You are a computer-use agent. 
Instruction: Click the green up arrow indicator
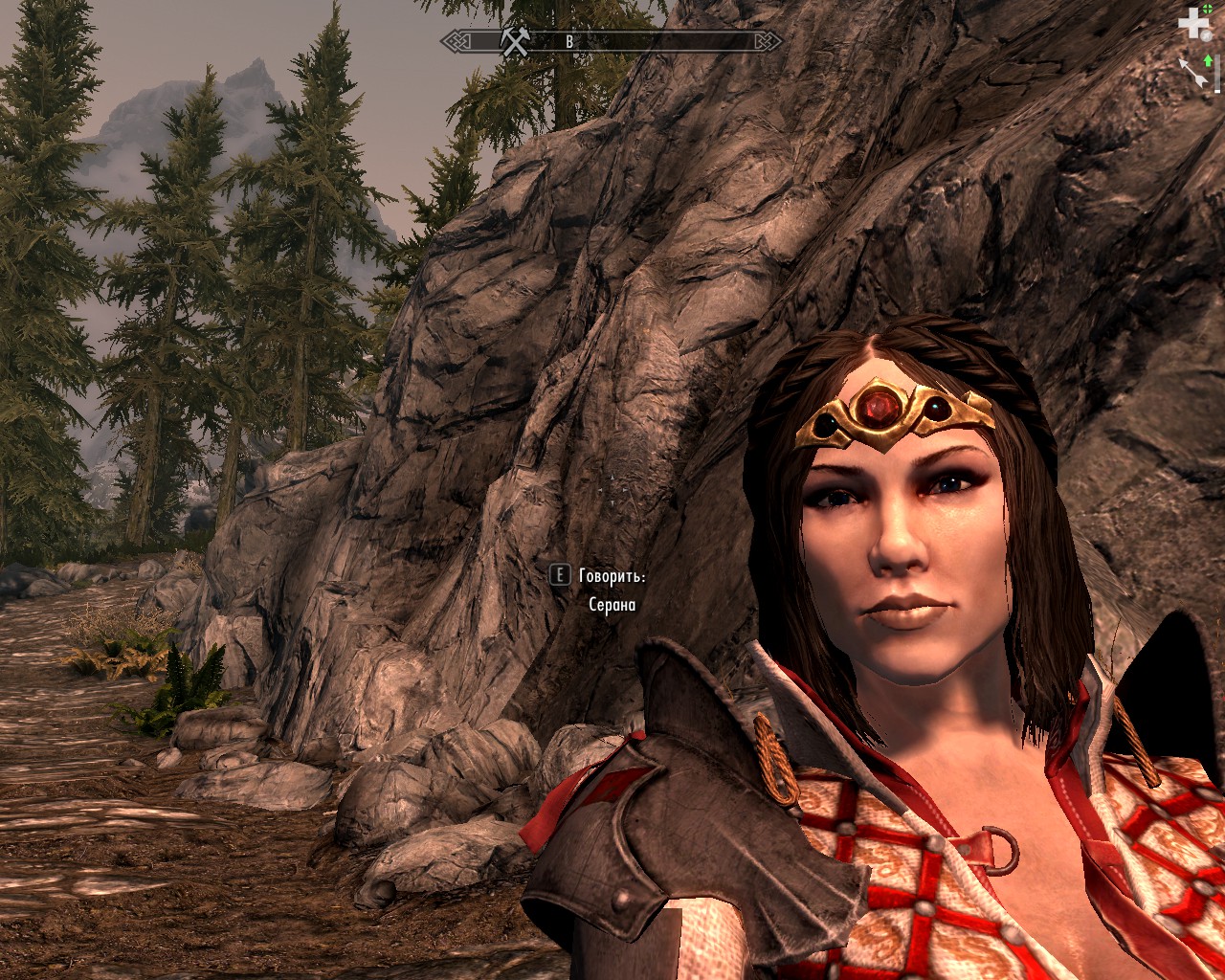(1208, 60)
